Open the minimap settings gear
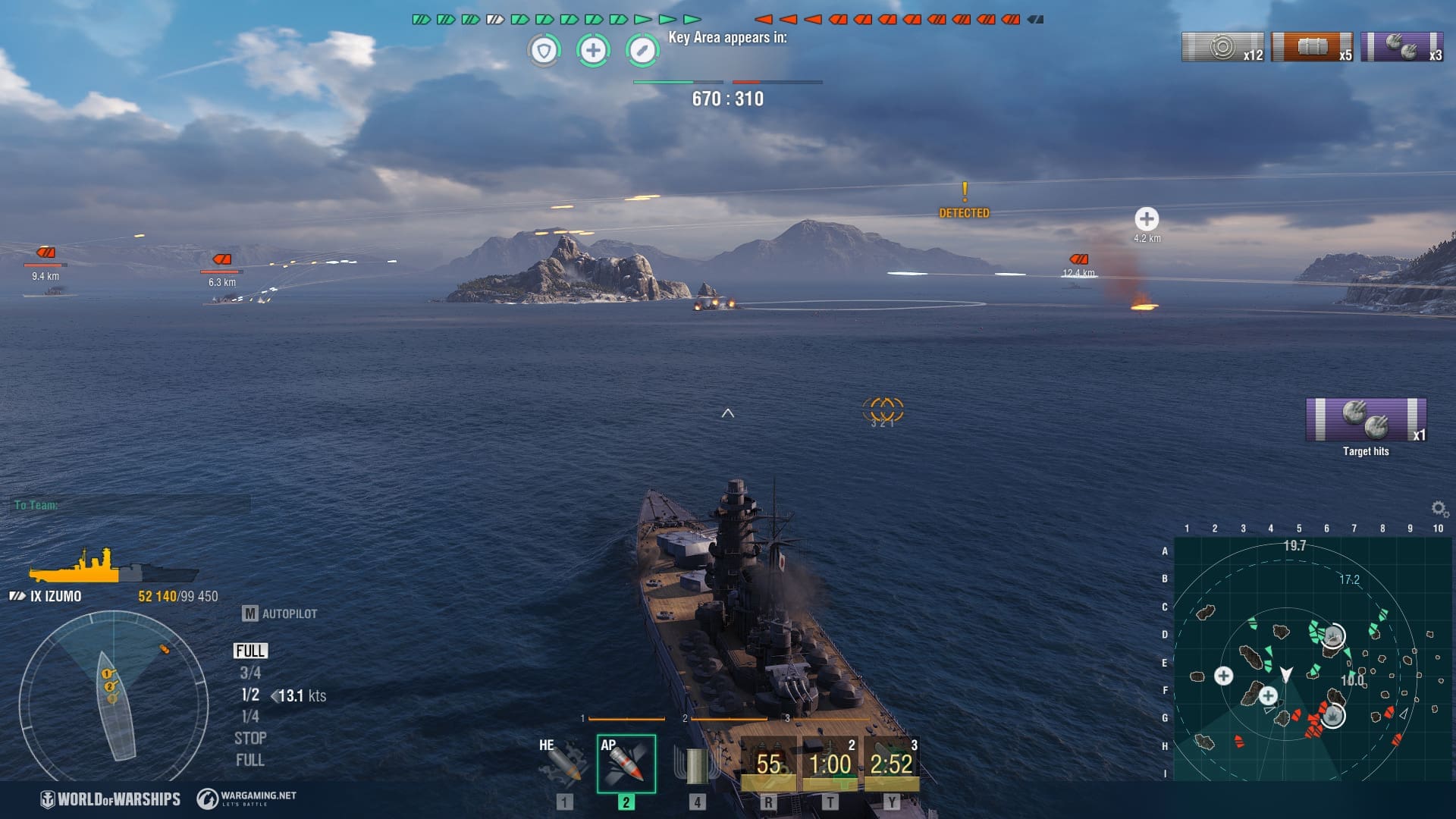Image resolution: width=1456 pixels, height=819 pixels. coord(1439,508)
